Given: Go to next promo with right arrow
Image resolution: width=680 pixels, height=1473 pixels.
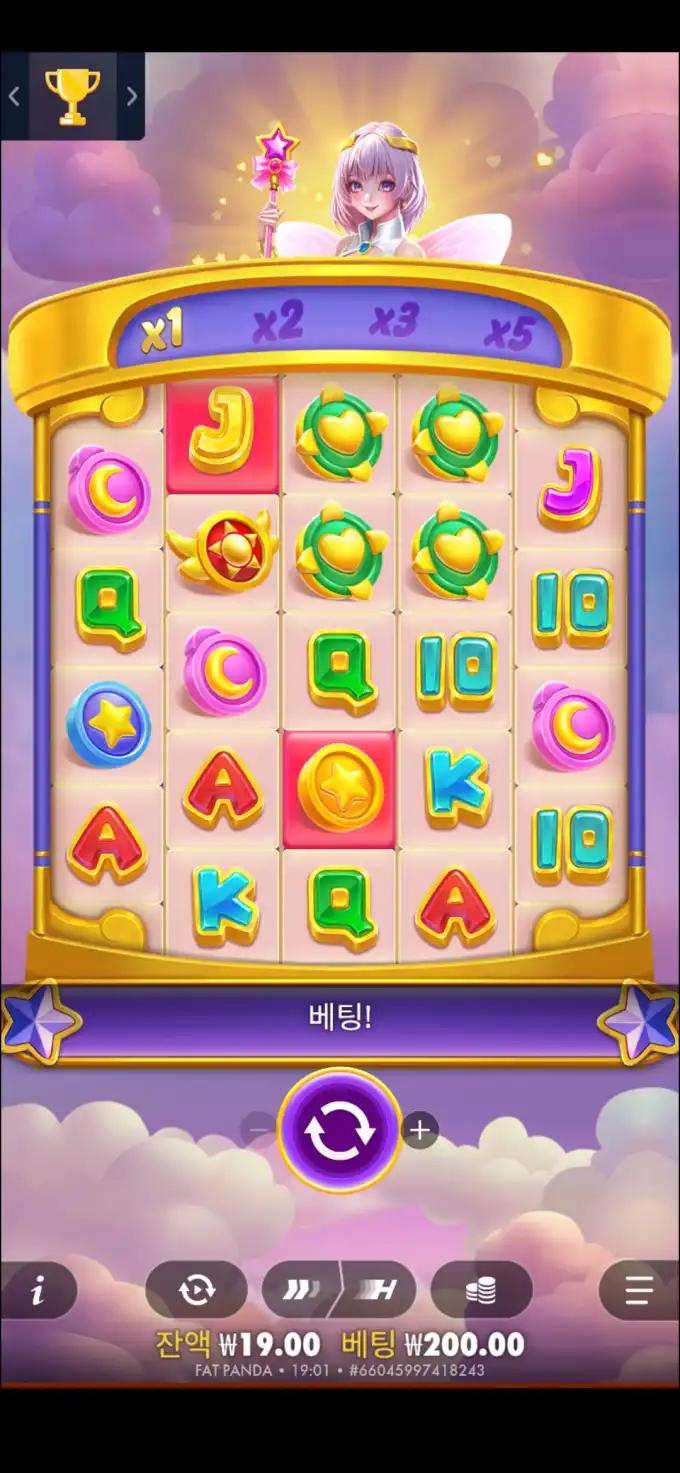Looking at the screenshot, I should coord(132,96).
